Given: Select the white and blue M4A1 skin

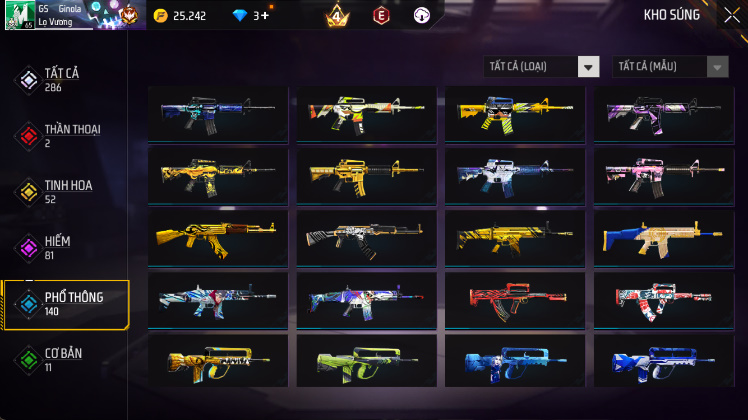Looking at the screenshot, I should pyautogui.click(x=515, y=175).
